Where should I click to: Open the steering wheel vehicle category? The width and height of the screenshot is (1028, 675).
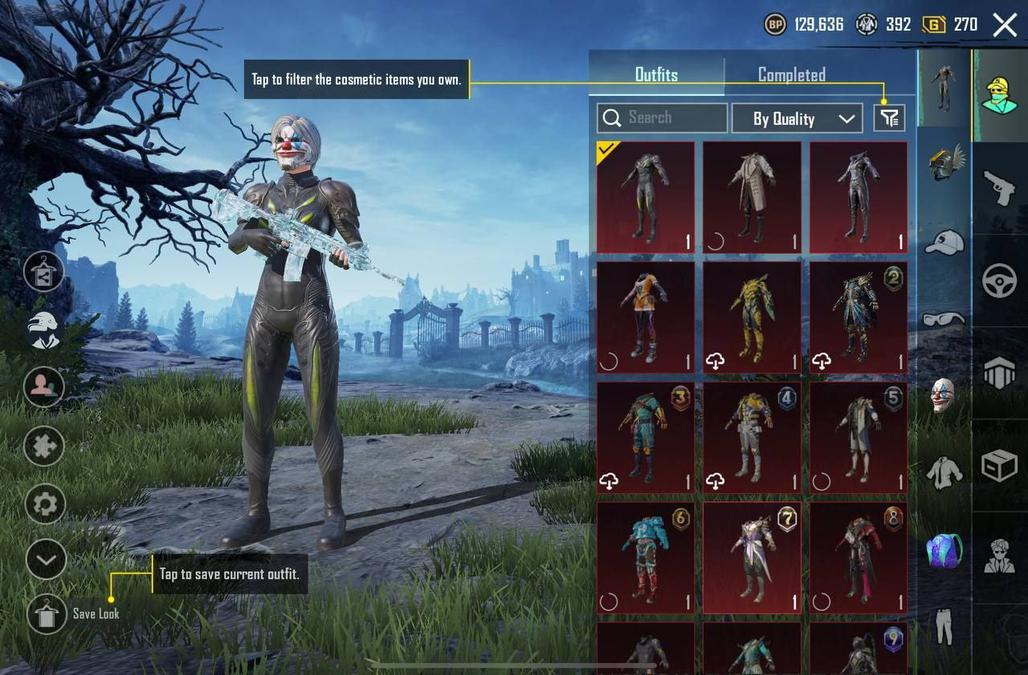[x=999, y=281]
